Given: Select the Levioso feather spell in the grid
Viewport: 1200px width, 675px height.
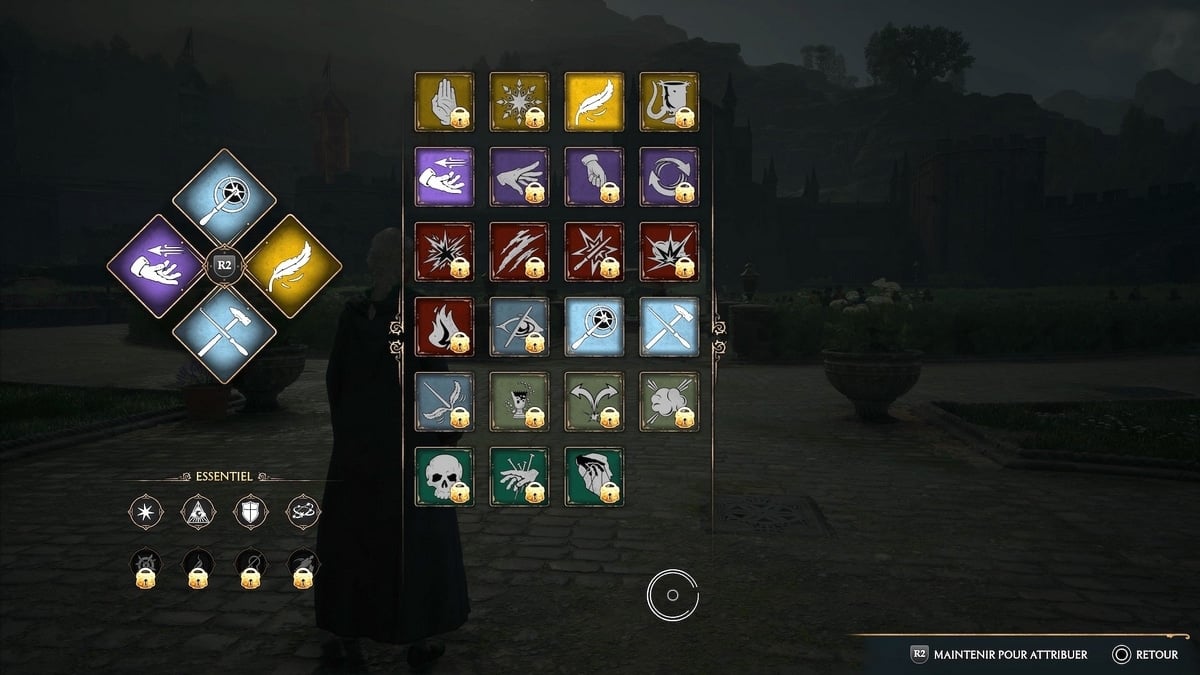Looking at the screenshot, I should (x=593, y=101).
